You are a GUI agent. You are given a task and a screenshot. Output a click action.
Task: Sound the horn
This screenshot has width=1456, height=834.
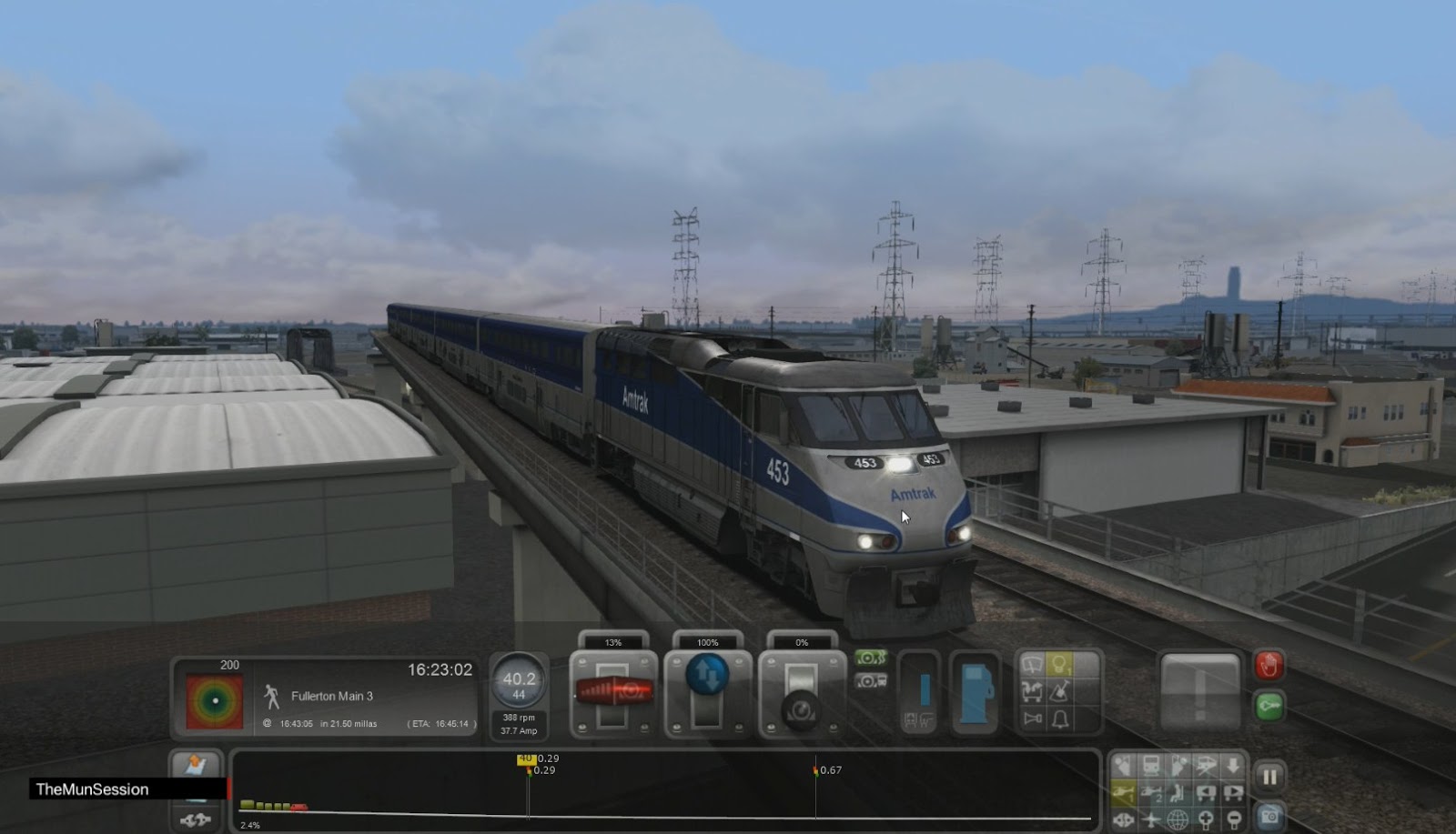(1032, 718)
